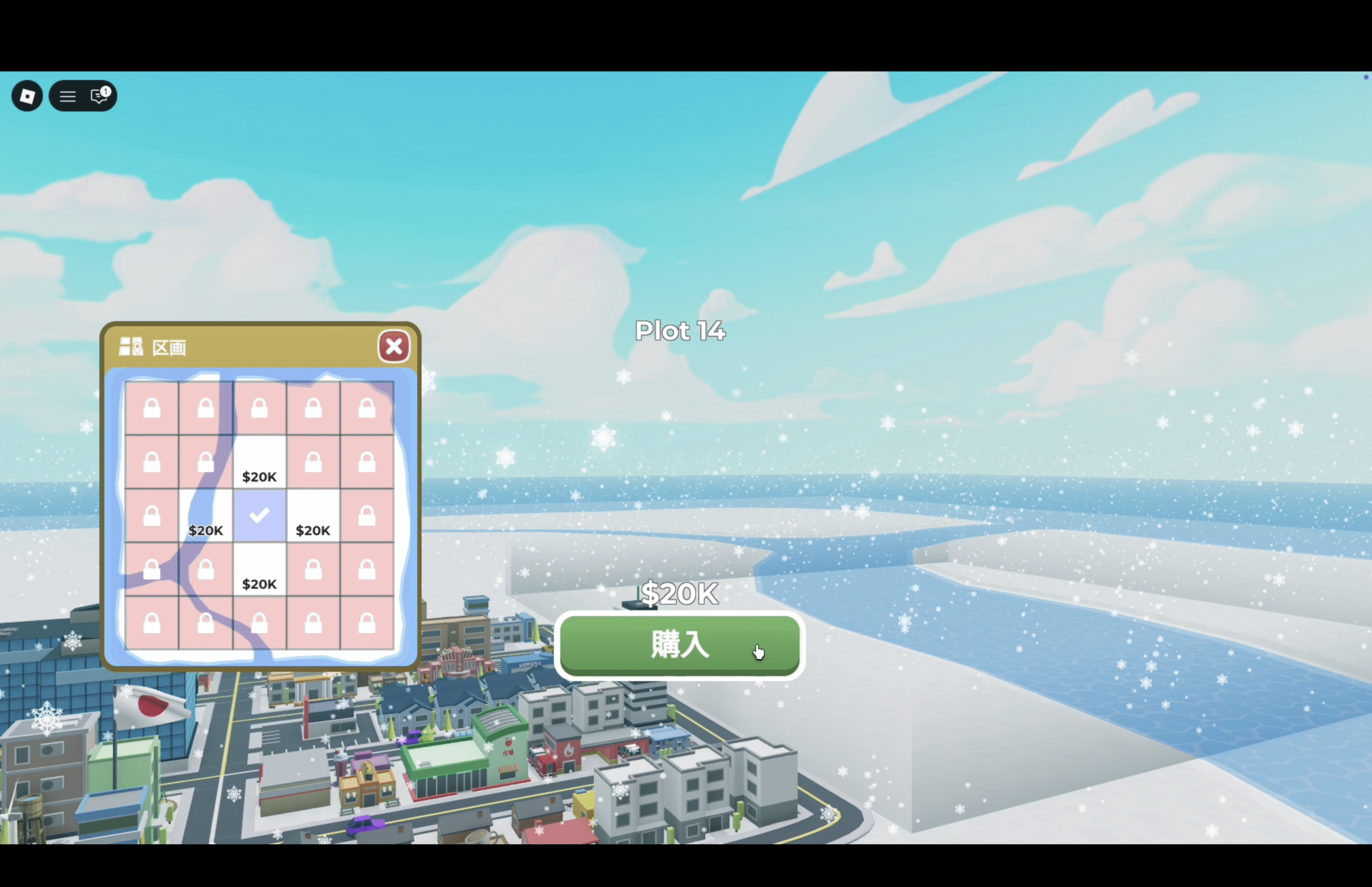Select the $20K plot below the owned tile
Viewport: 1372px width, 887px height.
(x=259, y=569)
